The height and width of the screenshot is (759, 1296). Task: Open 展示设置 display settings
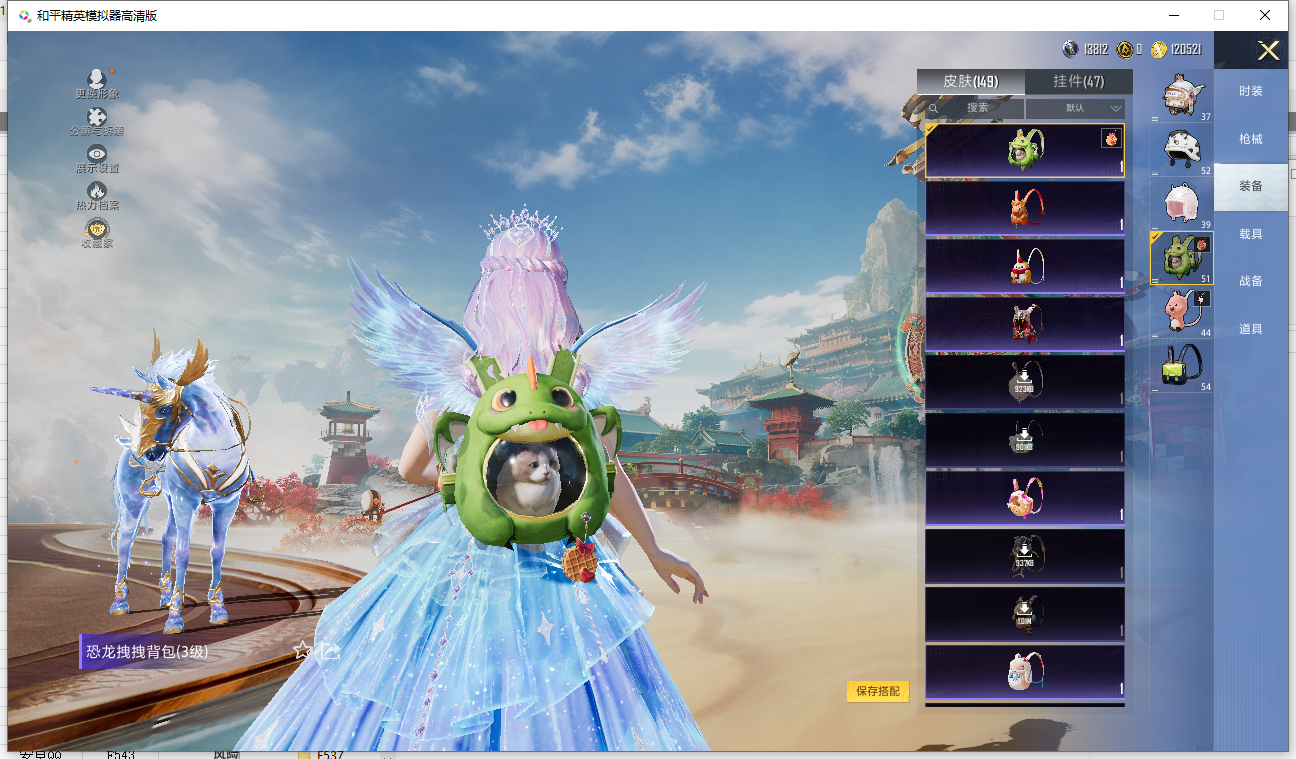tap(97, 158)
